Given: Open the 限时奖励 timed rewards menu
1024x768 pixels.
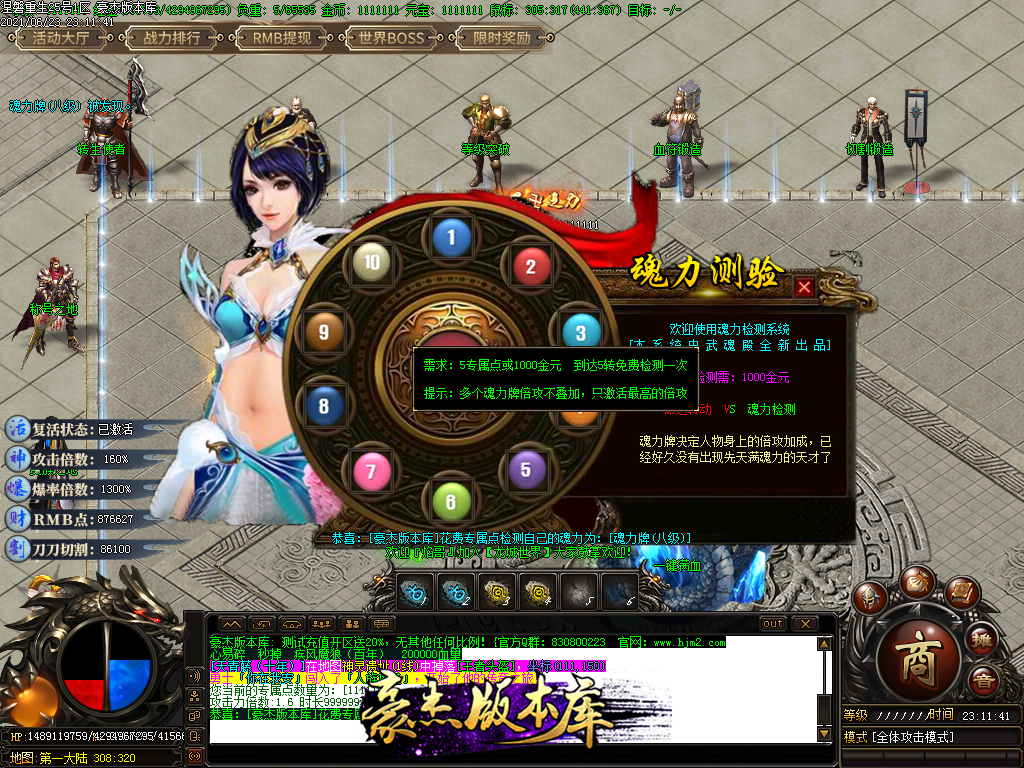Looking at the screenshot, I should pyautogui.click(x=501, y=39).
